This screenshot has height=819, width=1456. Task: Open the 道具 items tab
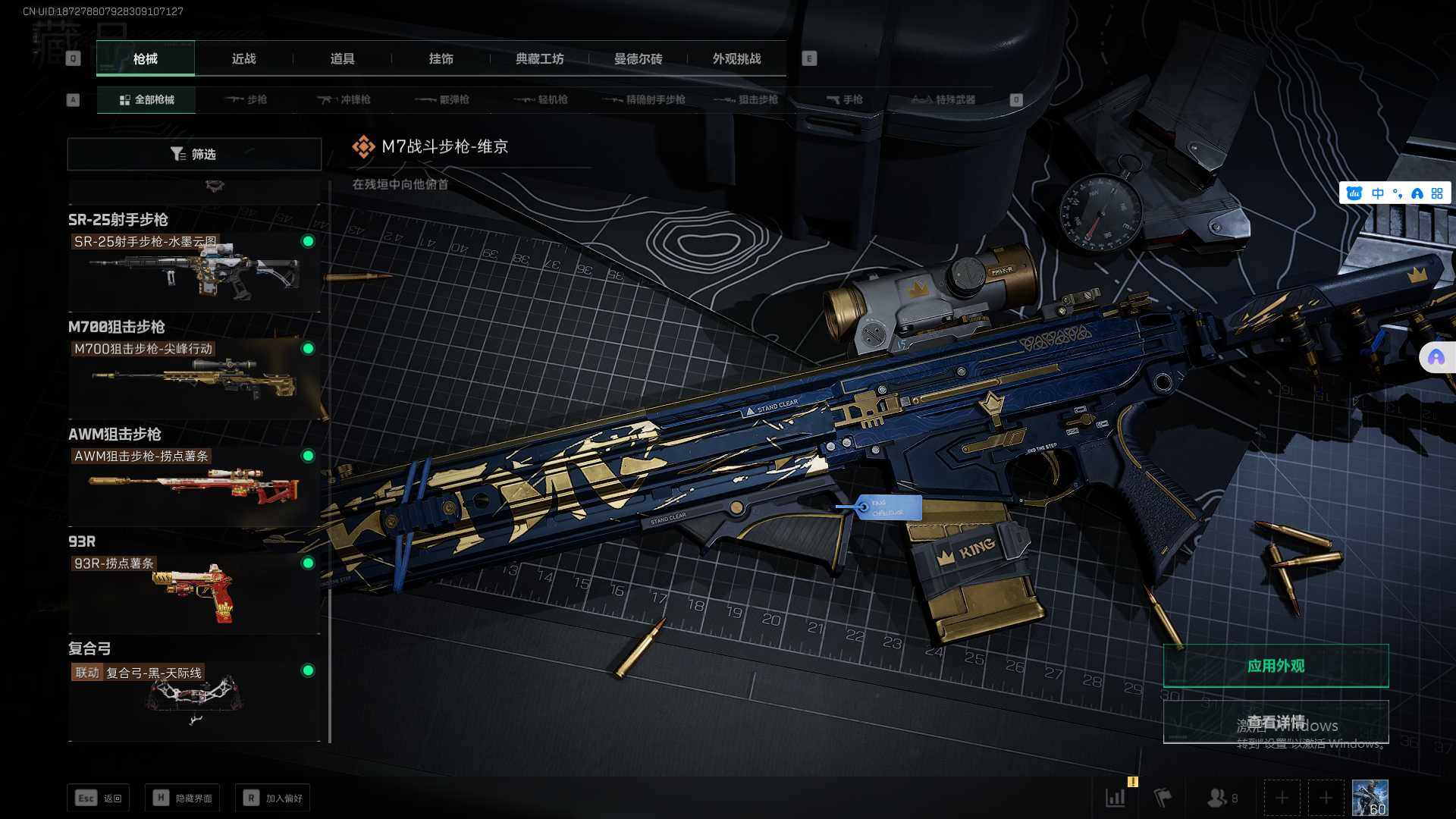point(342,59)
